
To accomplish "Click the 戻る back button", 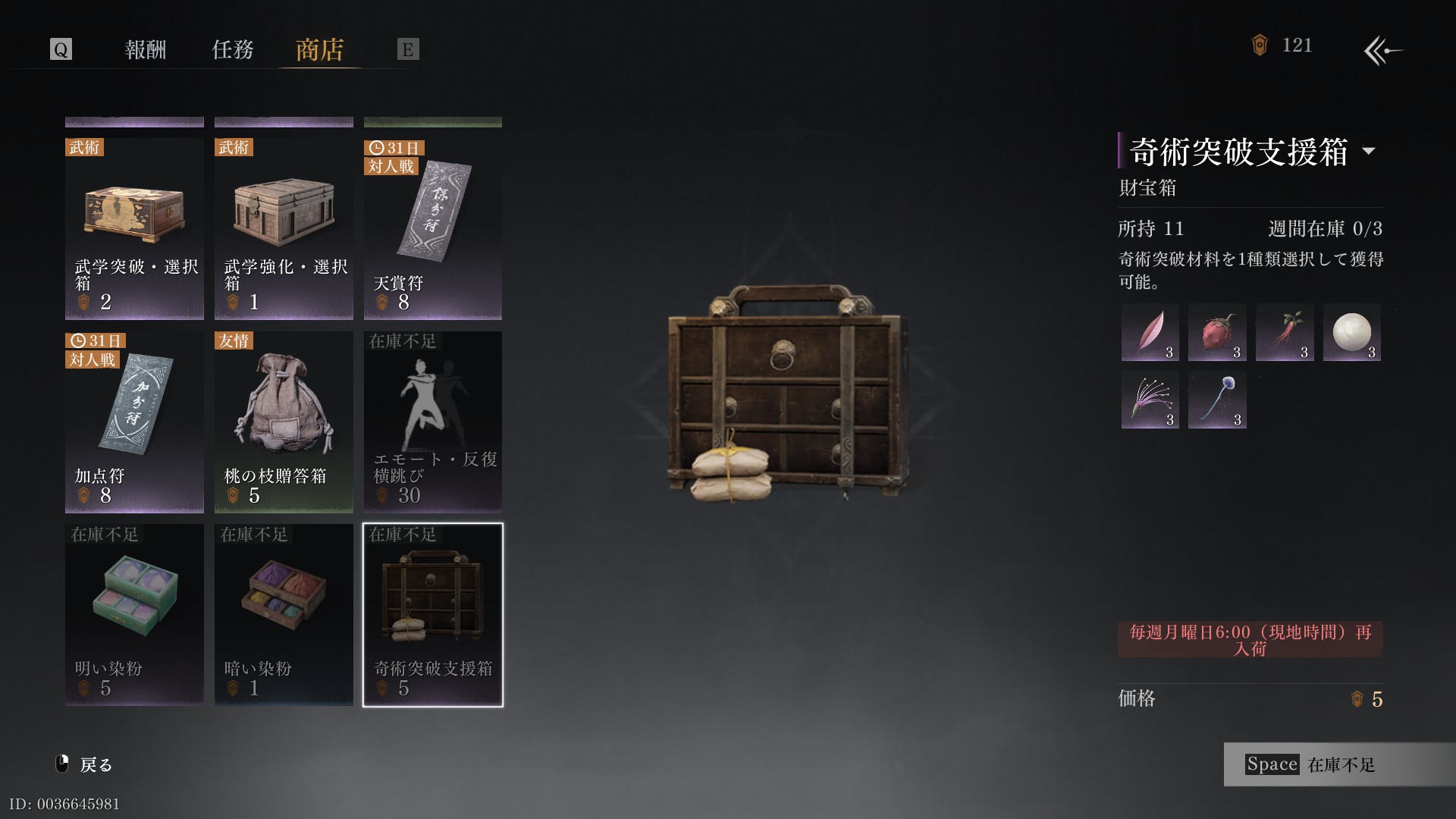I will tap(85, 764).
